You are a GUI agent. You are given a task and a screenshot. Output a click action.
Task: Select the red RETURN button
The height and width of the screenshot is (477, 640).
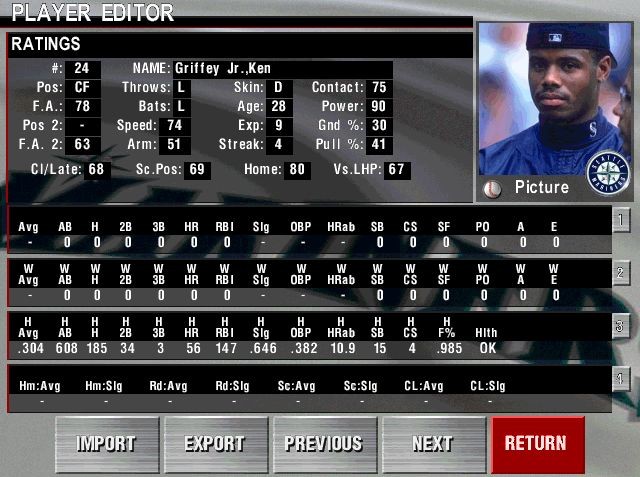pos(536,443)
